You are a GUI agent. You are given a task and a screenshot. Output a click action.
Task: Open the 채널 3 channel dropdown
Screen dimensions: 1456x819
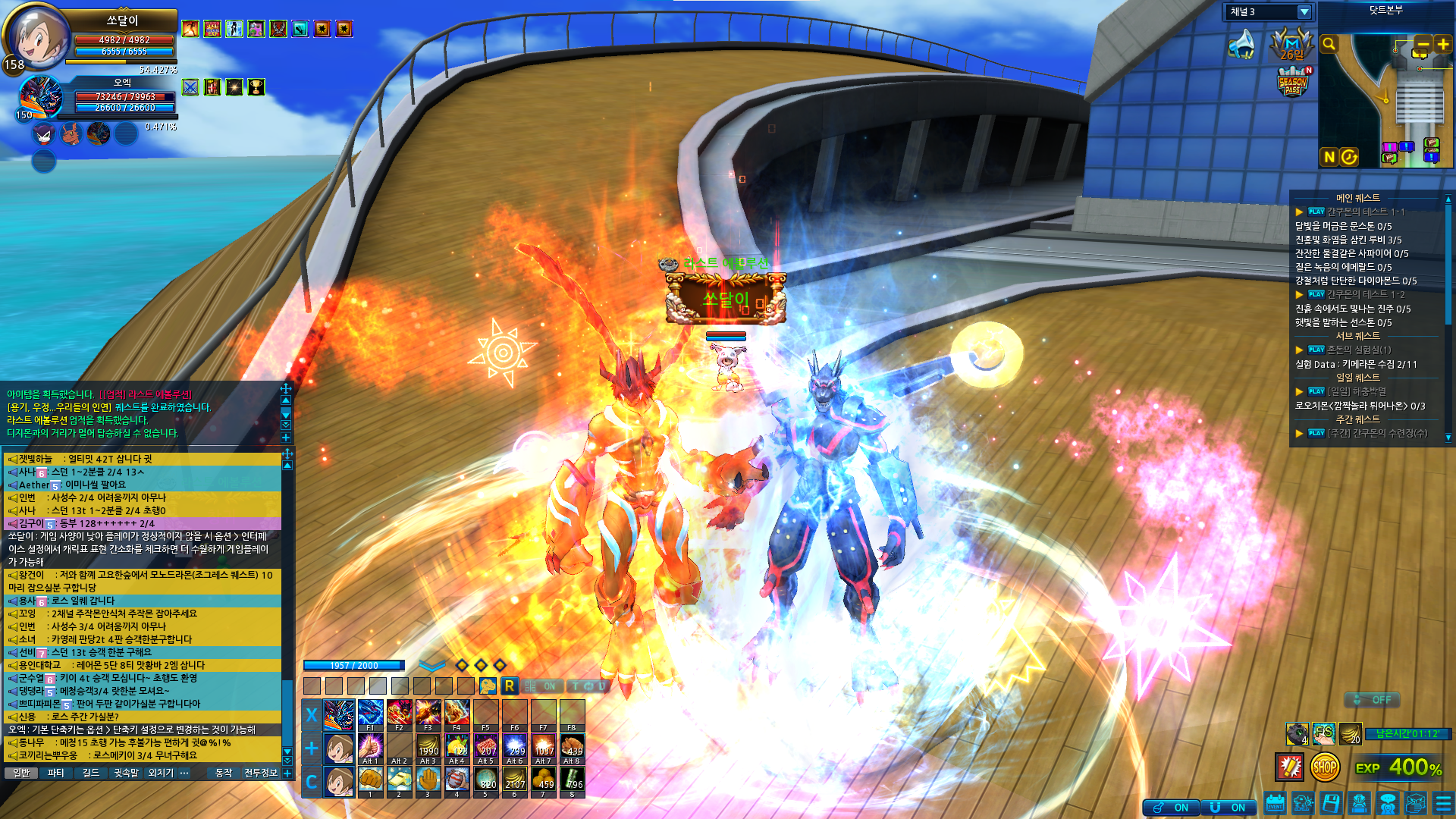[1304, 12]
